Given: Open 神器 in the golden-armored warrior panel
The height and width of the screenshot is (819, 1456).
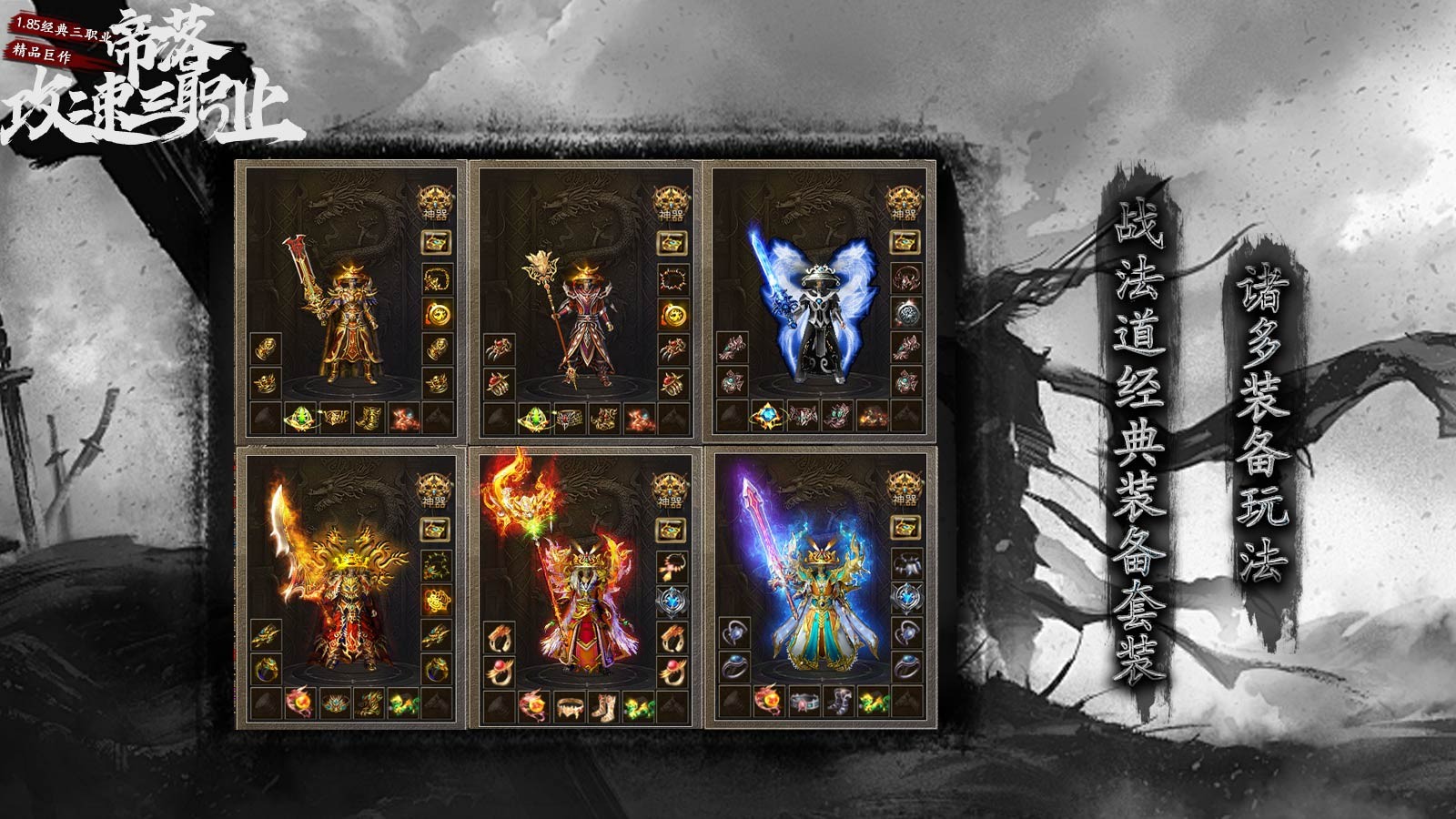Looking at the screenshot, I should (435, 201).
